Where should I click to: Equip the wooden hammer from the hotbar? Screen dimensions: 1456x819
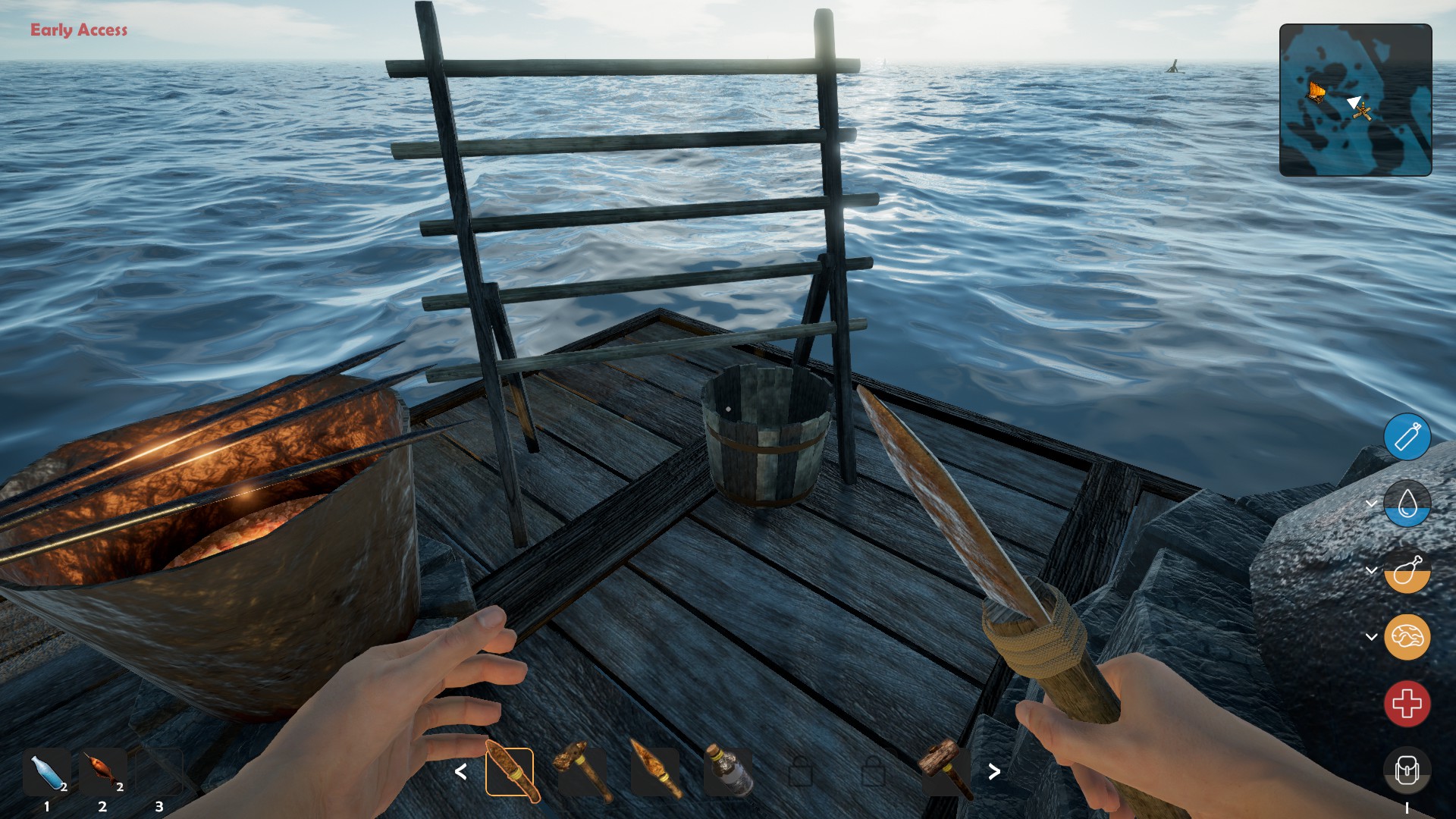(x=945, y=770)
